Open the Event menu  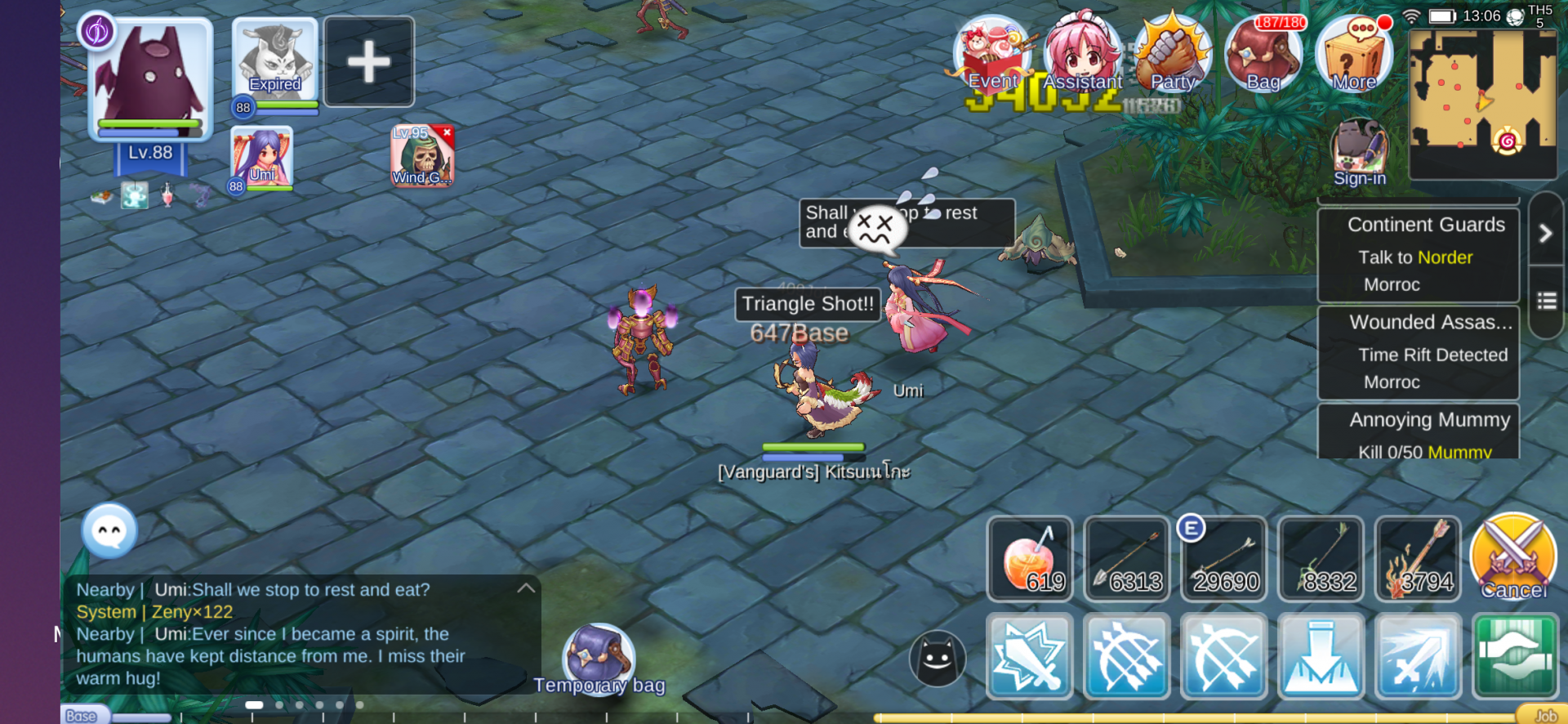click(992, 54)
